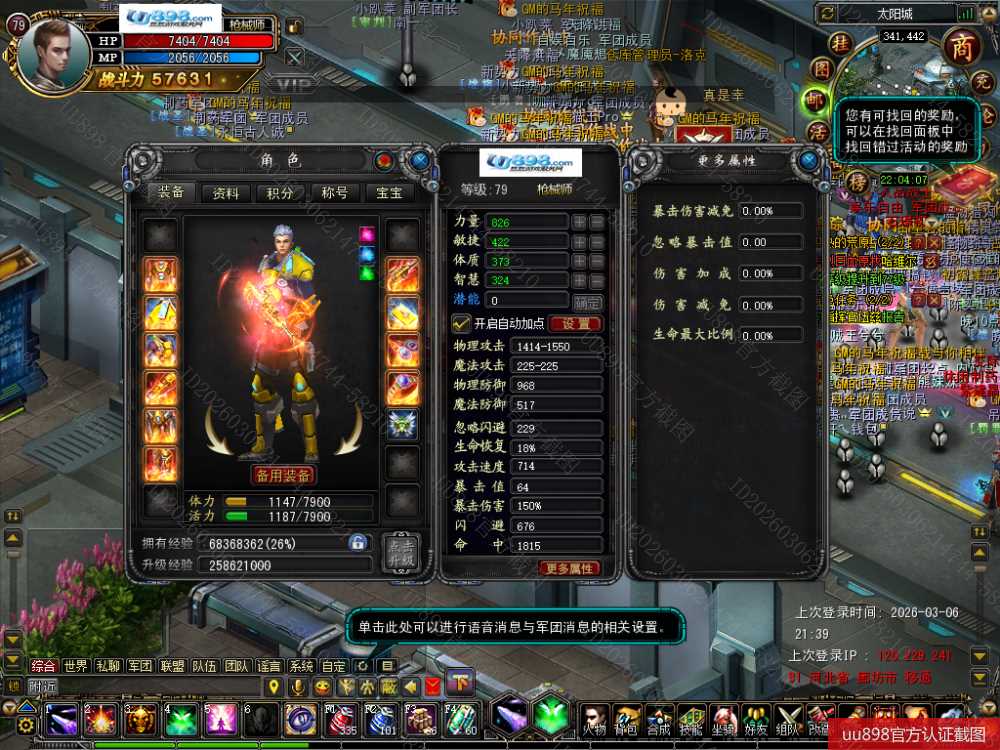This screenshot has height=750, width=1000.
Task: Switch to the 资料 tab
Action: tap(226, 193)
